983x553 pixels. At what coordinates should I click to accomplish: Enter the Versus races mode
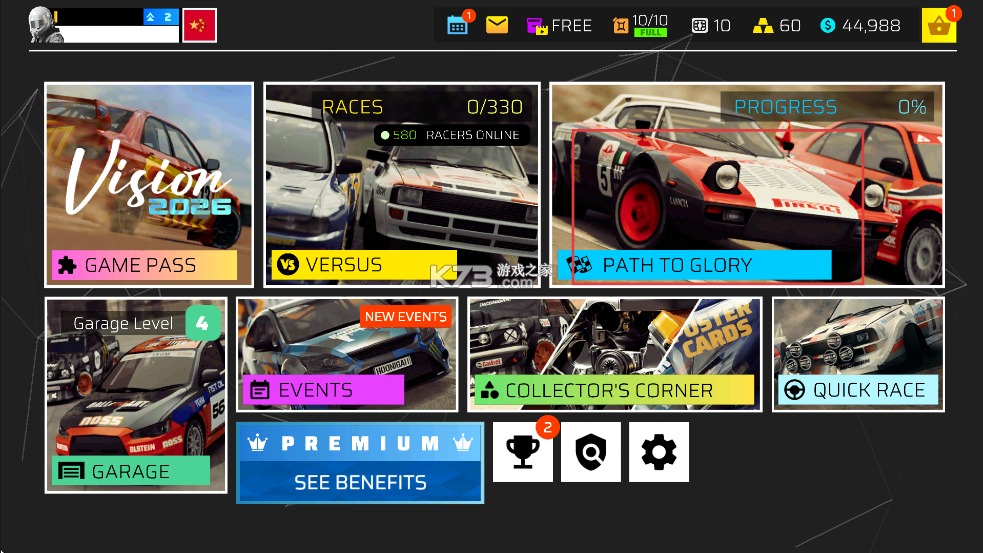pos(401,185)
